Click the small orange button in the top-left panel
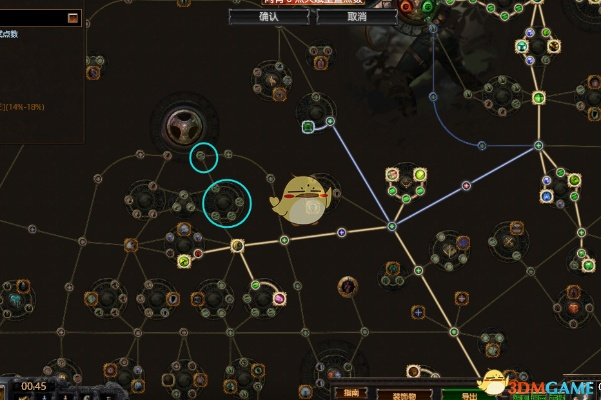601x400 pixels. 73,18
